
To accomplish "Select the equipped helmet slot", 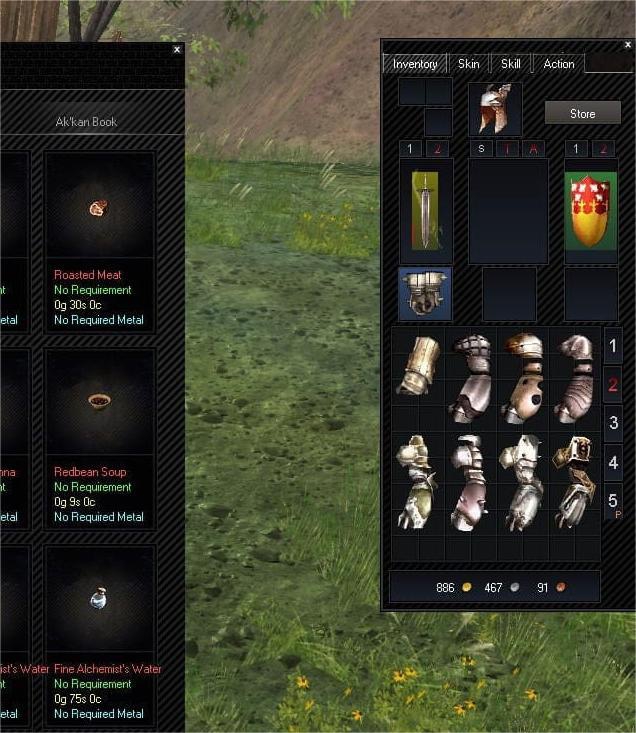I will (x=495, y=109).
